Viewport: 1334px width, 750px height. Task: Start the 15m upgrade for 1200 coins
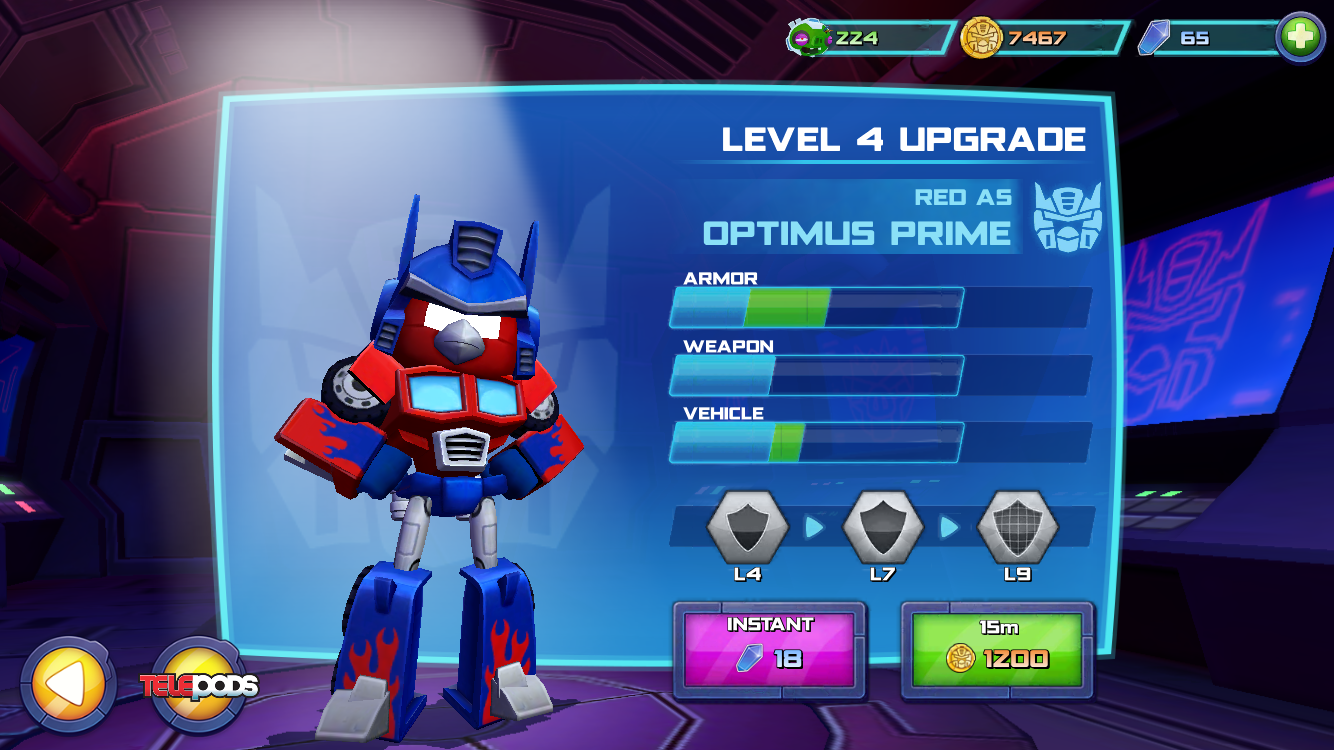[997, 648]
